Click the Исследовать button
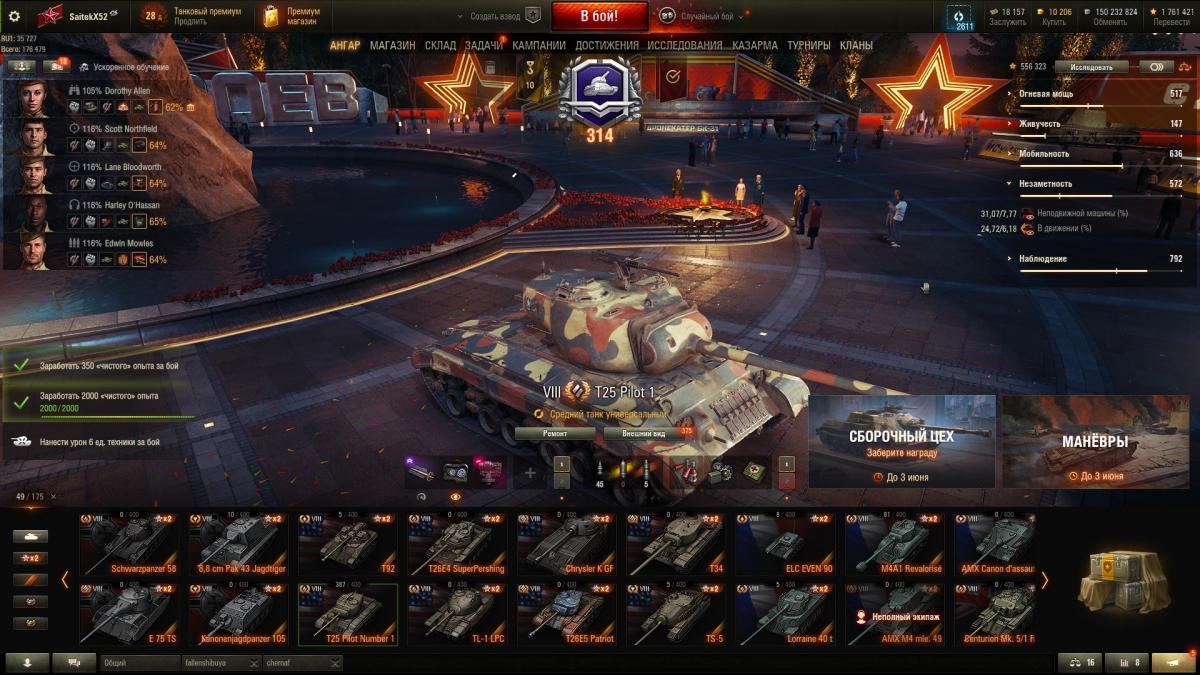 click(1091, 67)
